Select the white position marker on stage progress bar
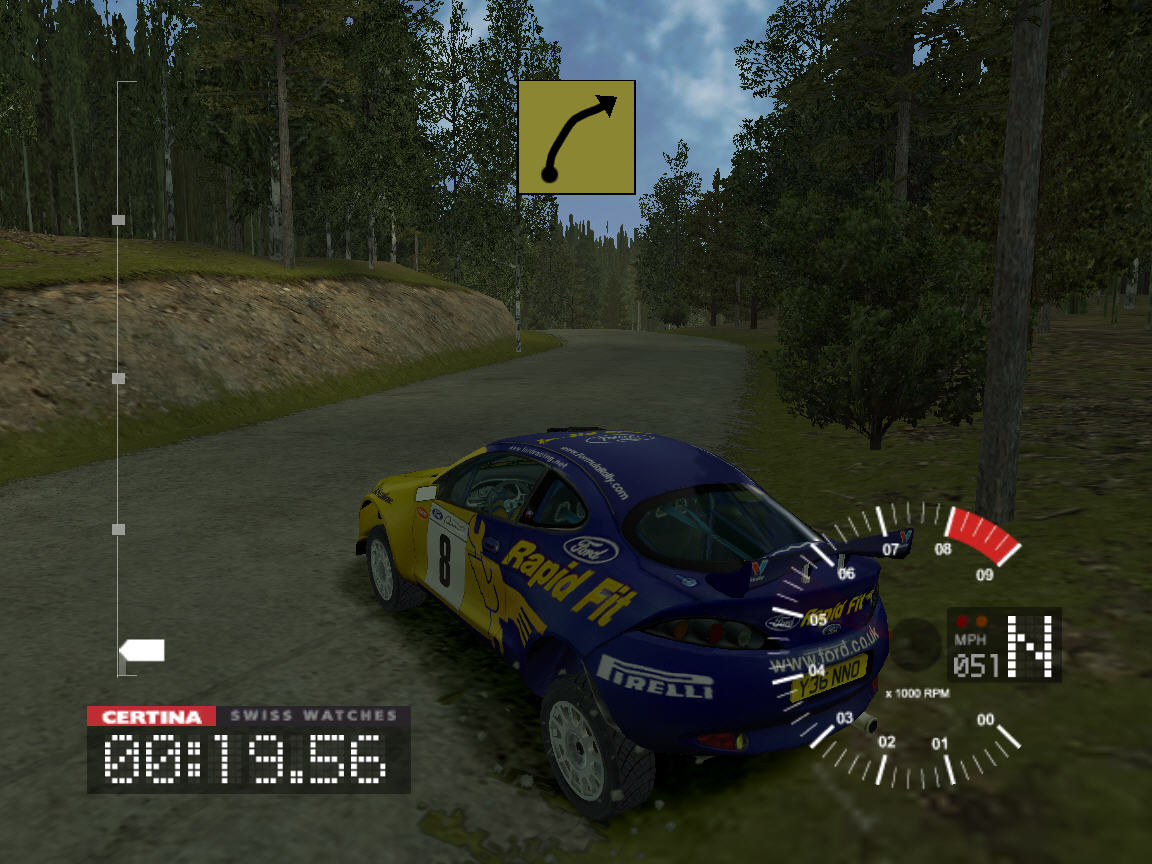This screenshot has width=1152, height=864. click(x=142, y=652)
